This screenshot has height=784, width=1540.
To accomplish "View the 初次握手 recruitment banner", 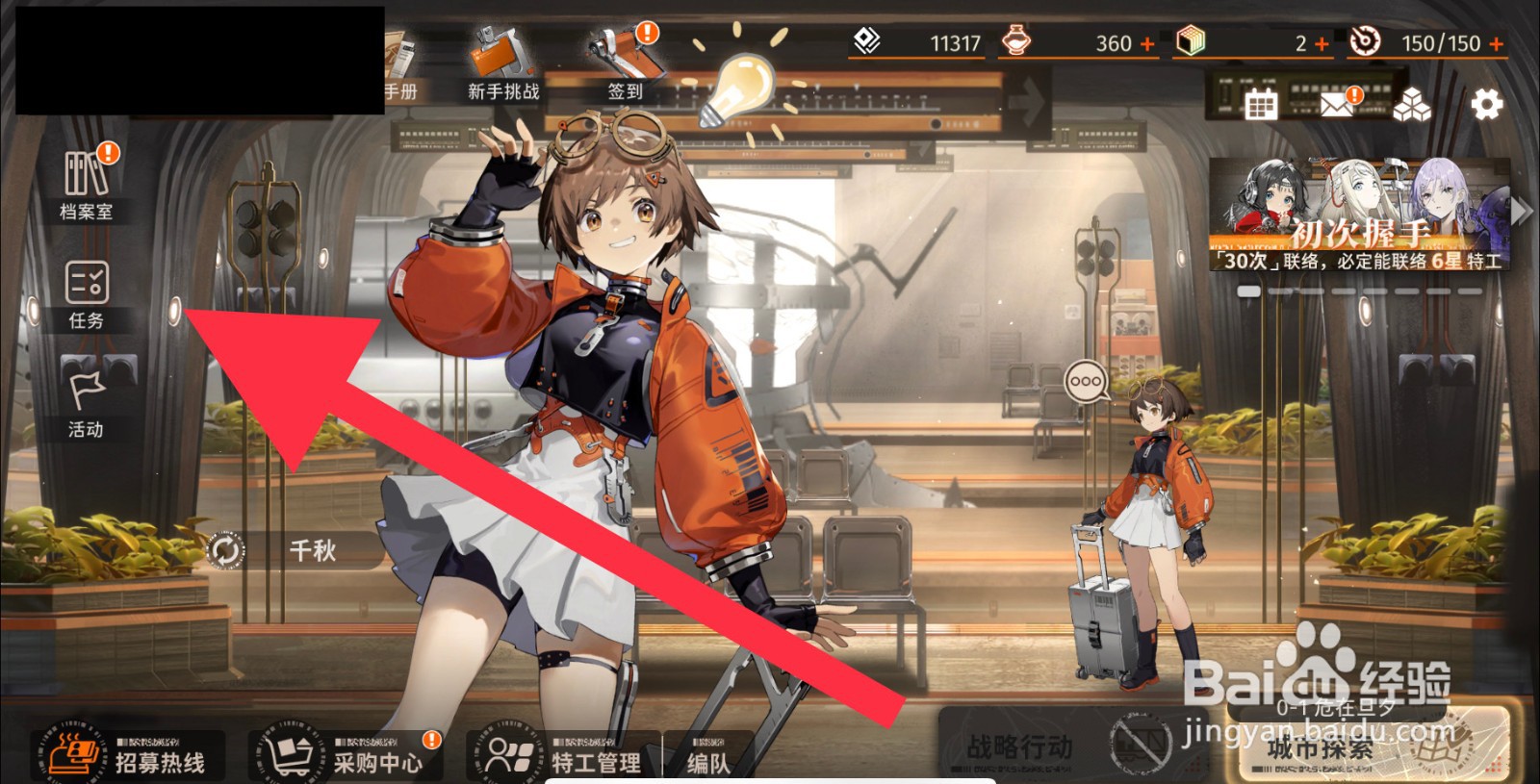I will pos(1357,214).
